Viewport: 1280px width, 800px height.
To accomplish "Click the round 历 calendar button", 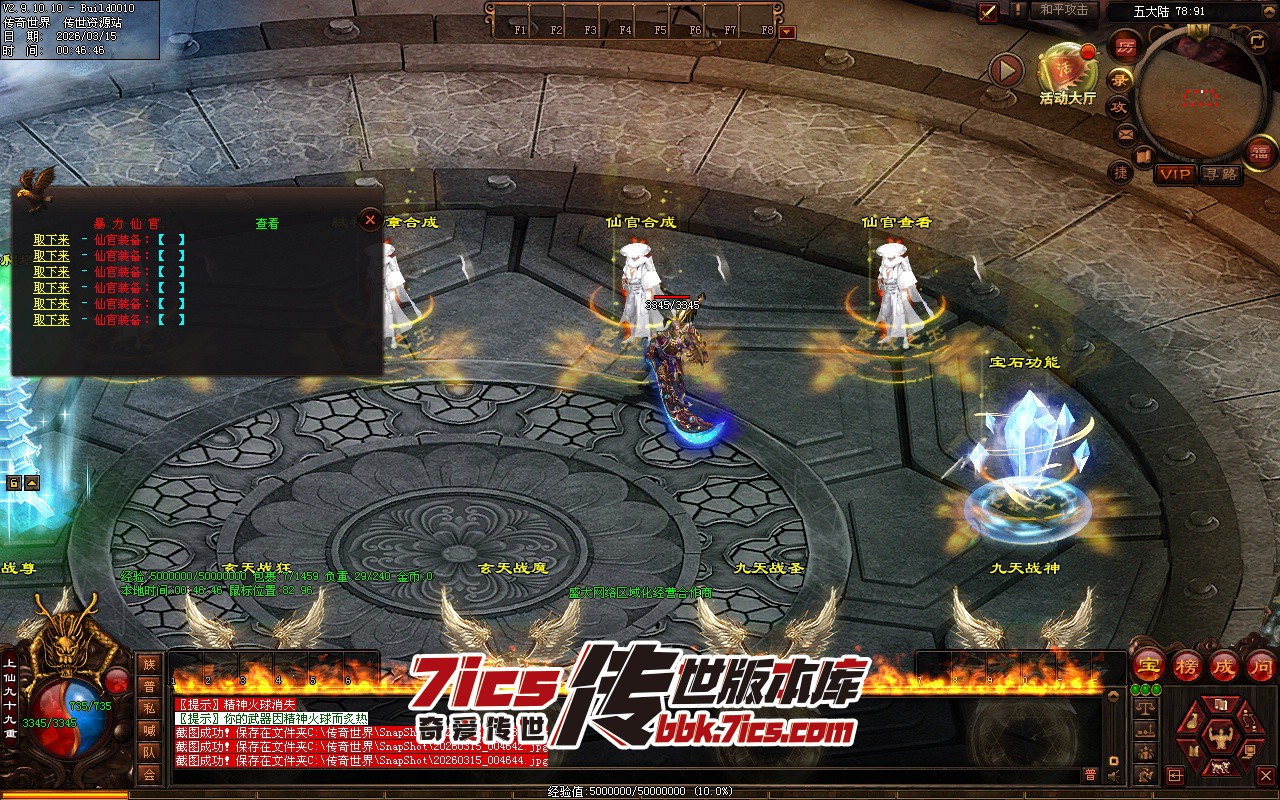I will (1125, 46).
